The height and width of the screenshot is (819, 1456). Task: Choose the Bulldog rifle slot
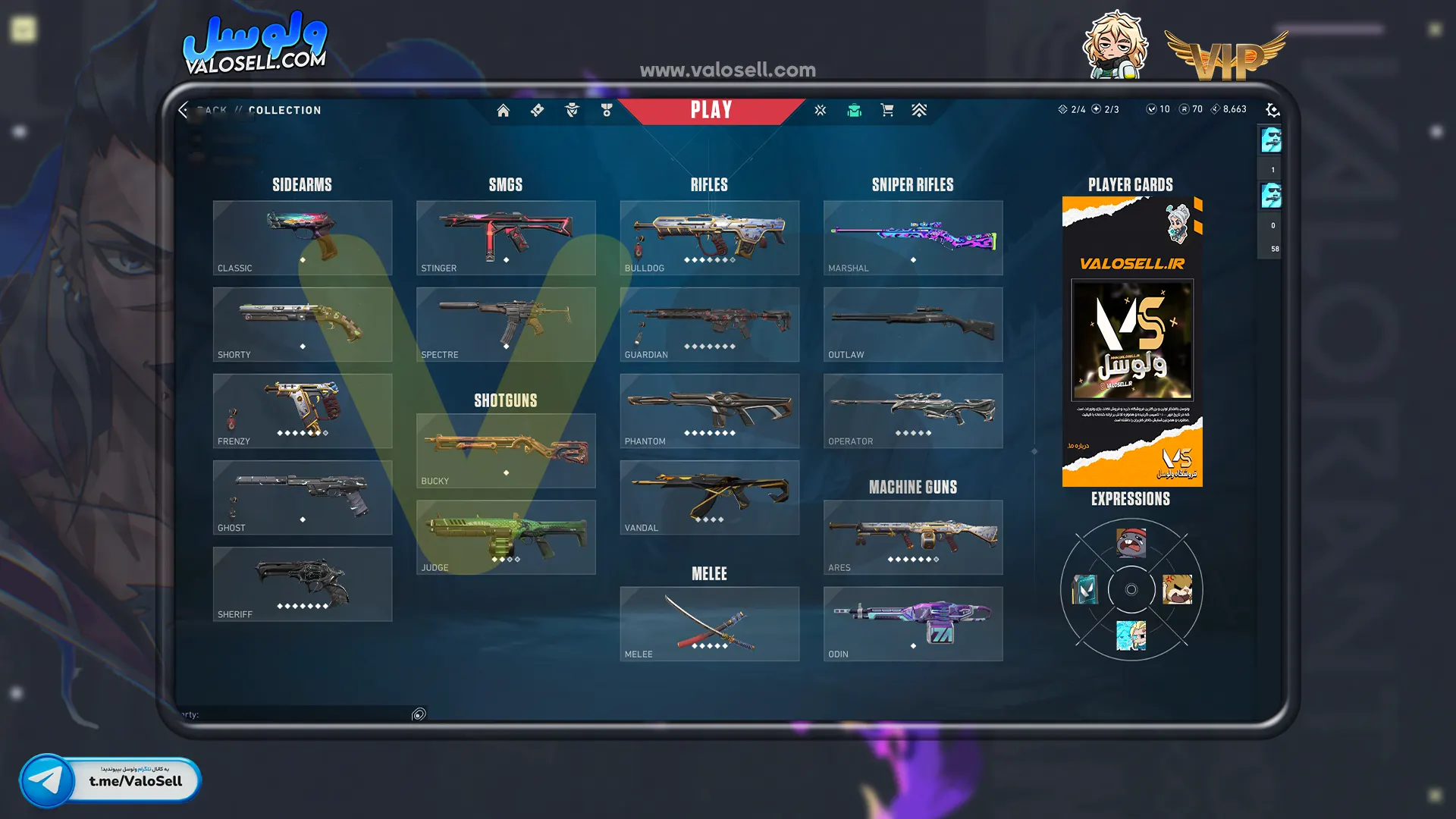(x=709, y=237)
